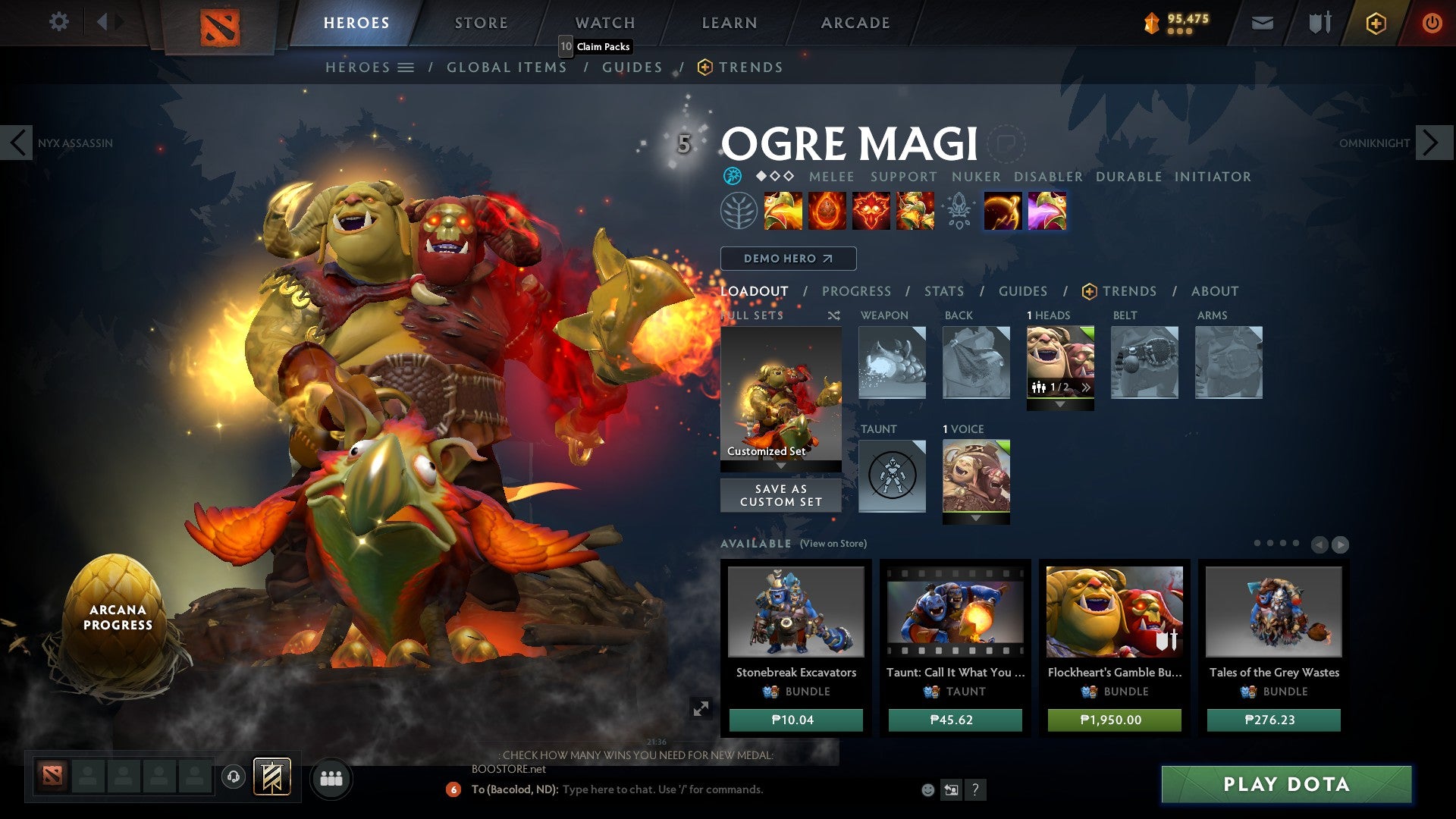Toggle the equipped Voice item
Screen dimensions: 1456x819
pos(976,476)
